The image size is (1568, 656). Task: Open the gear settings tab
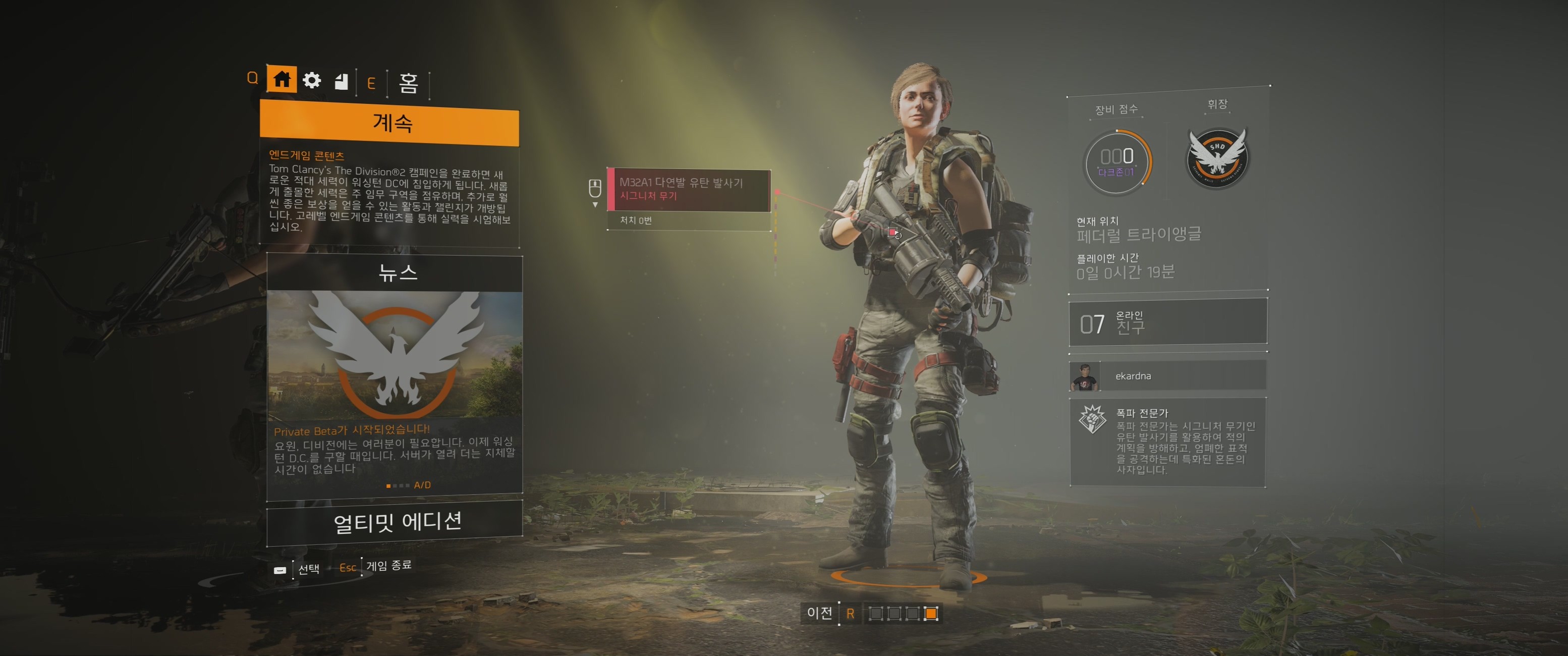[312, 80]
